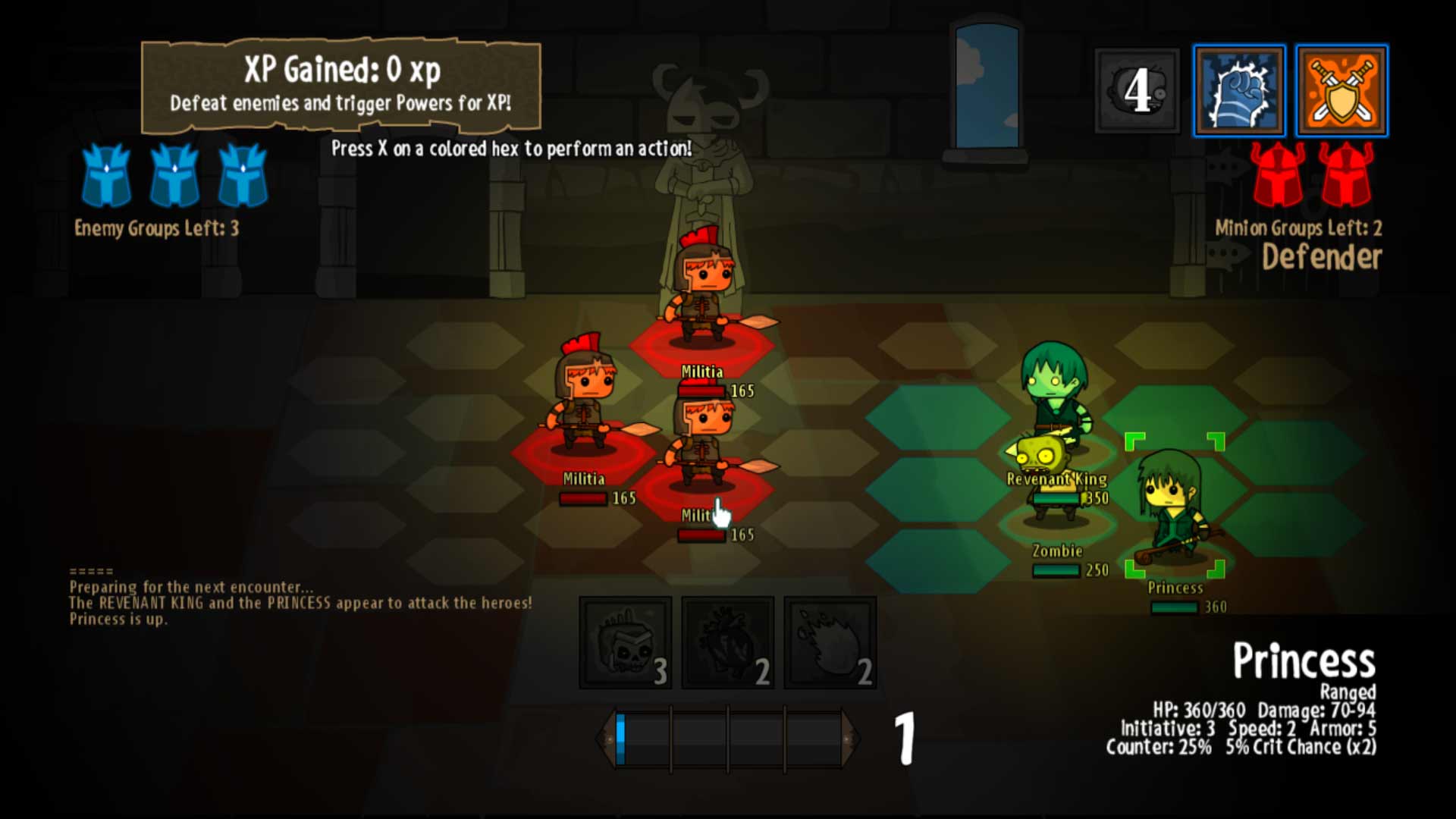The height and width of the screenshot is (819, 1456).
Task: Click a blue helmet under Enemy Groups Left
Action: pos(108,177)
